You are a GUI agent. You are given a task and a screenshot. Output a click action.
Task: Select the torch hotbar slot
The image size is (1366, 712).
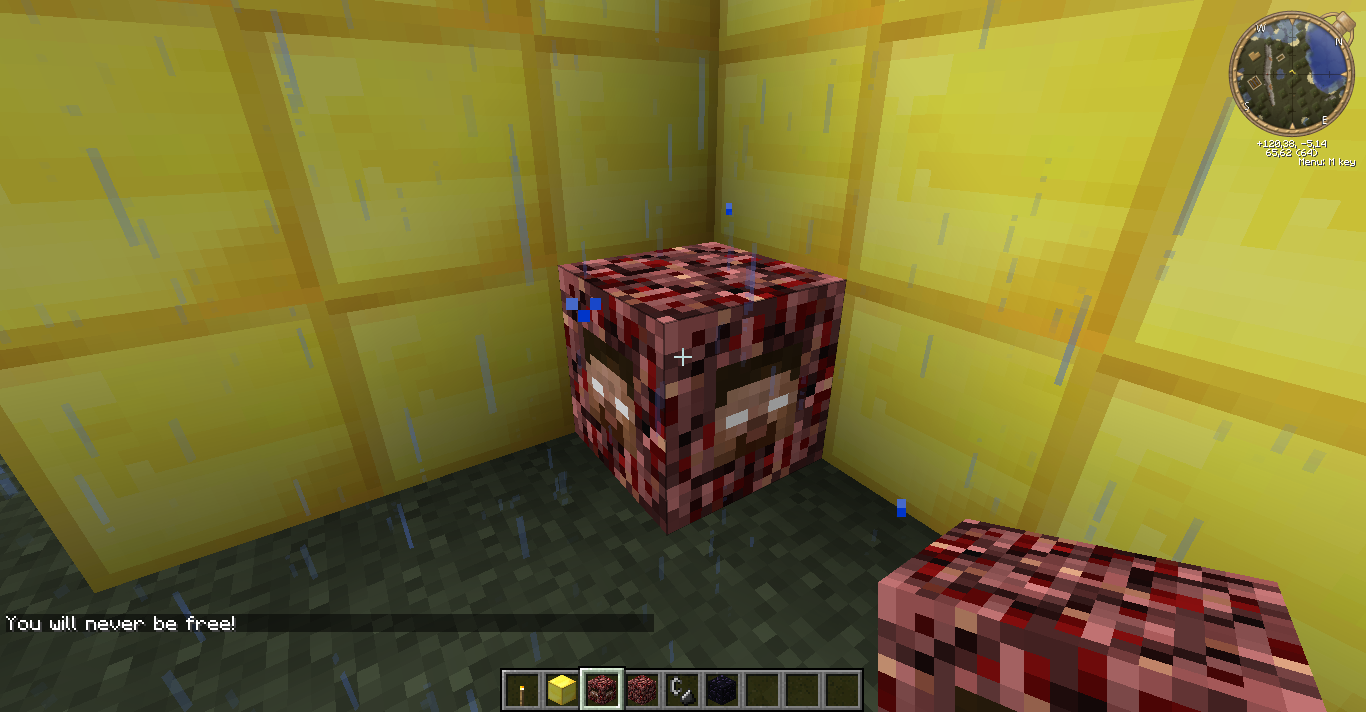(x=521, y=689)
